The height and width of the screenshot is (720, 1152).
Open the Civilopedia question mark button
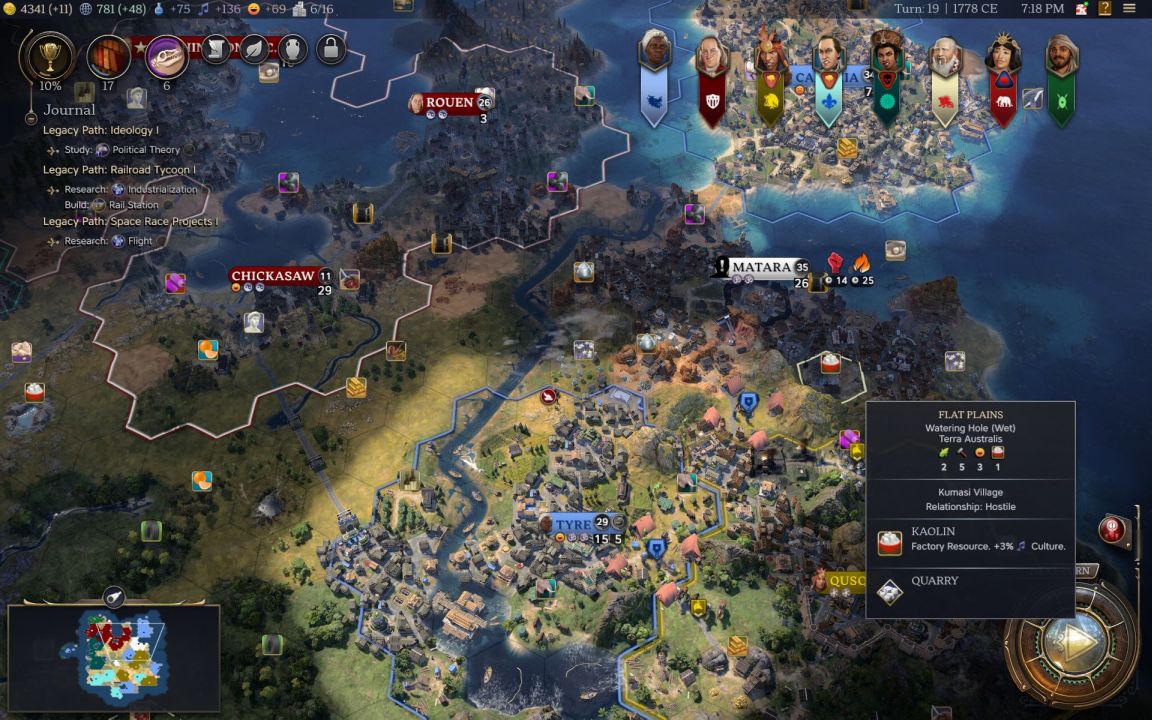[x=1105, y=9]
